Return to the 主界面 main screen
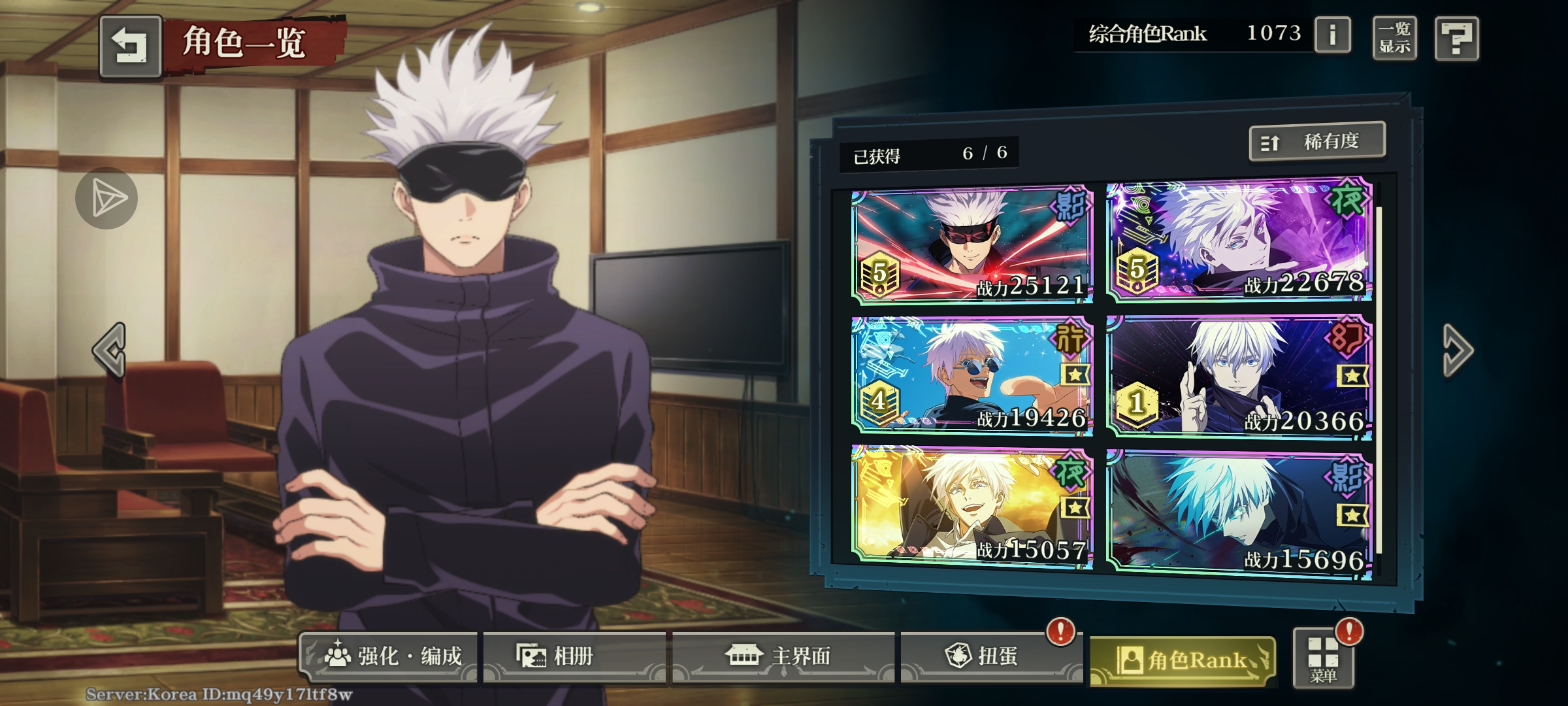Image resolution: width=1568 pixels, height=706 pixels. 783,656
